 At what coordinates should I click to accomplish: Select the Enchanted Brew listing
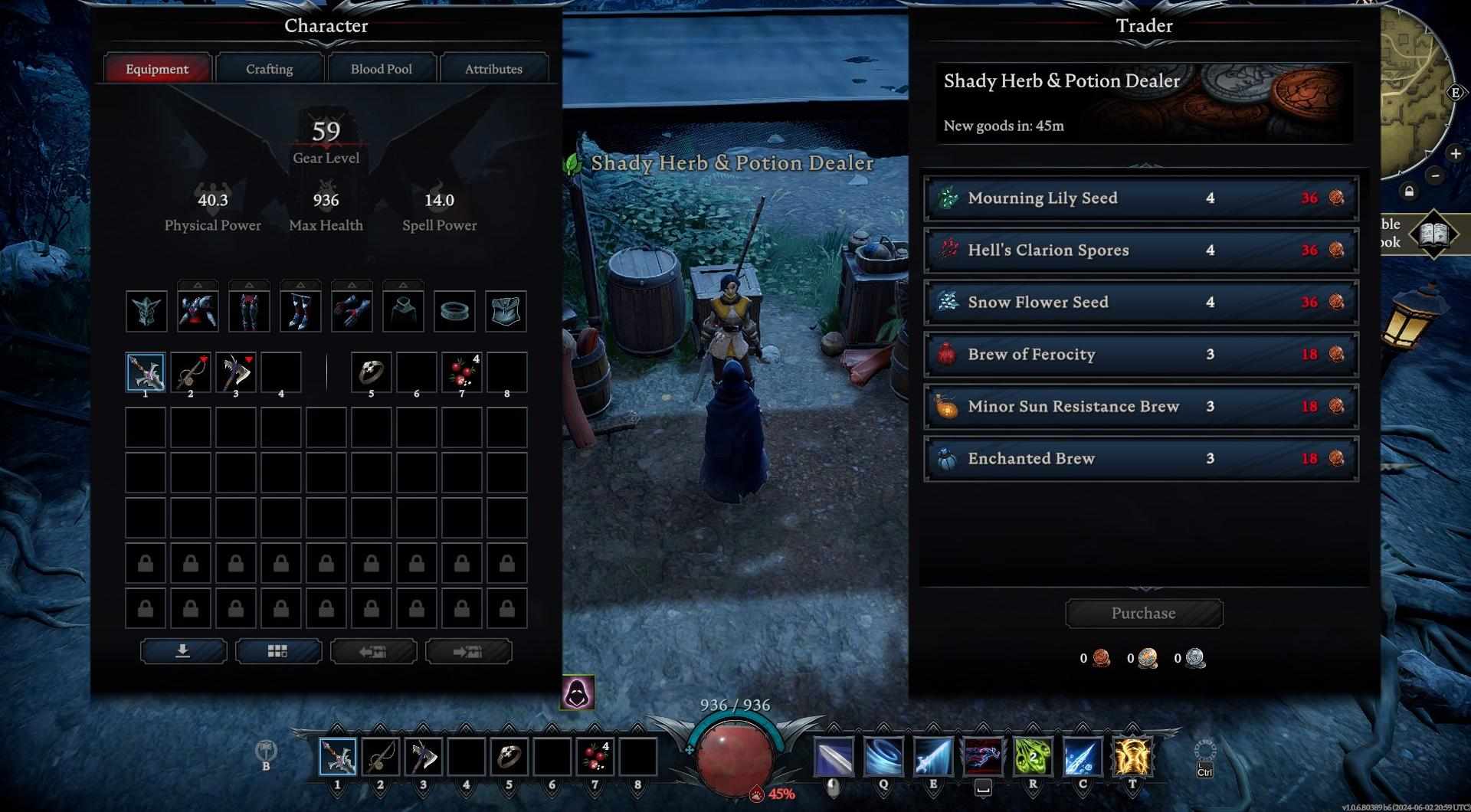[x=1141, y=459]
